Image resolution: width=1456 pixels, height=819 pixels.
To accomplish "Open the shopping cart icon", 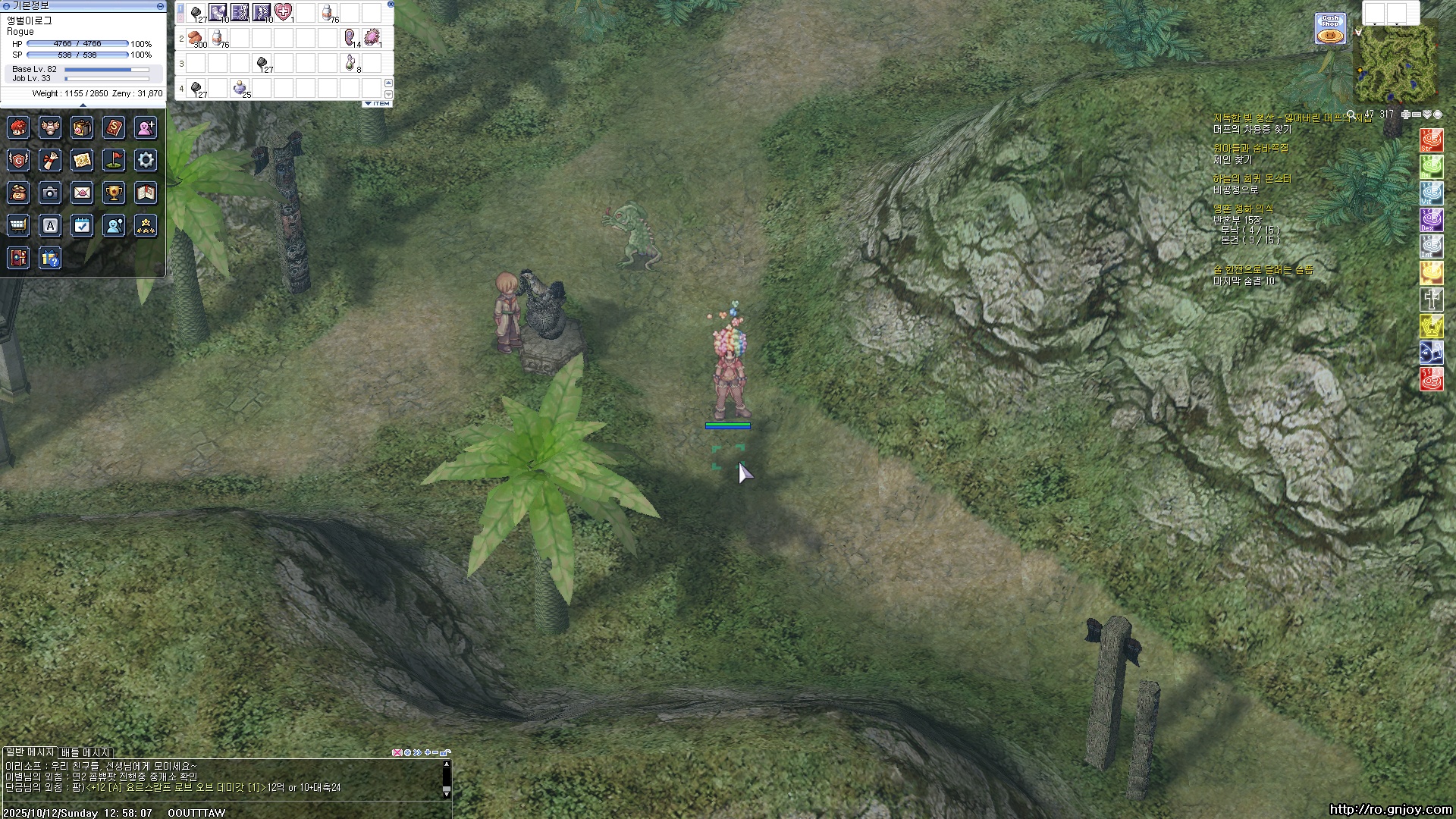I will (18, 225).
